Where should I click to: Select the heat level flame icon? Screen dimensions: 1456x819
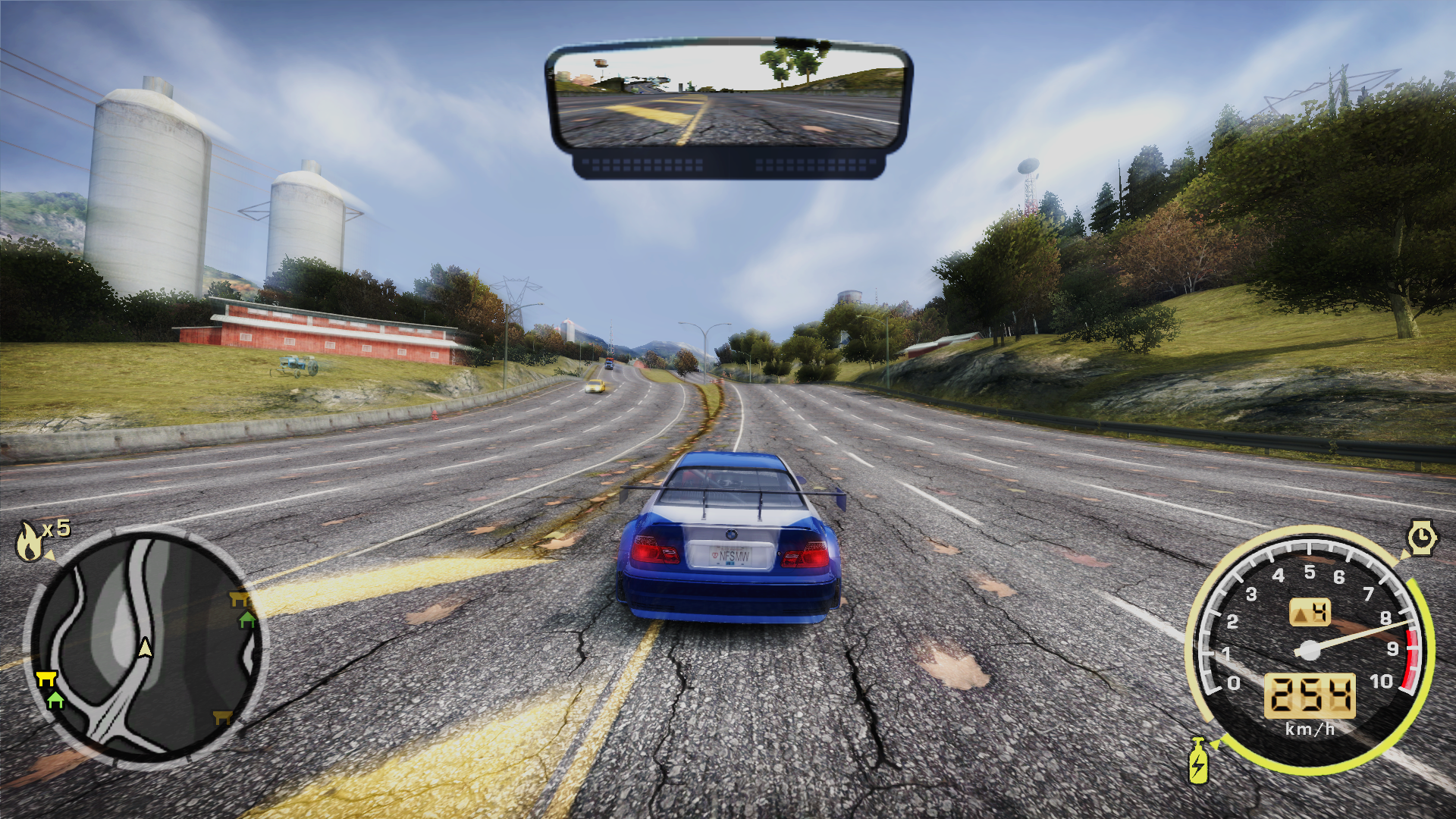[x=30, y=541]
